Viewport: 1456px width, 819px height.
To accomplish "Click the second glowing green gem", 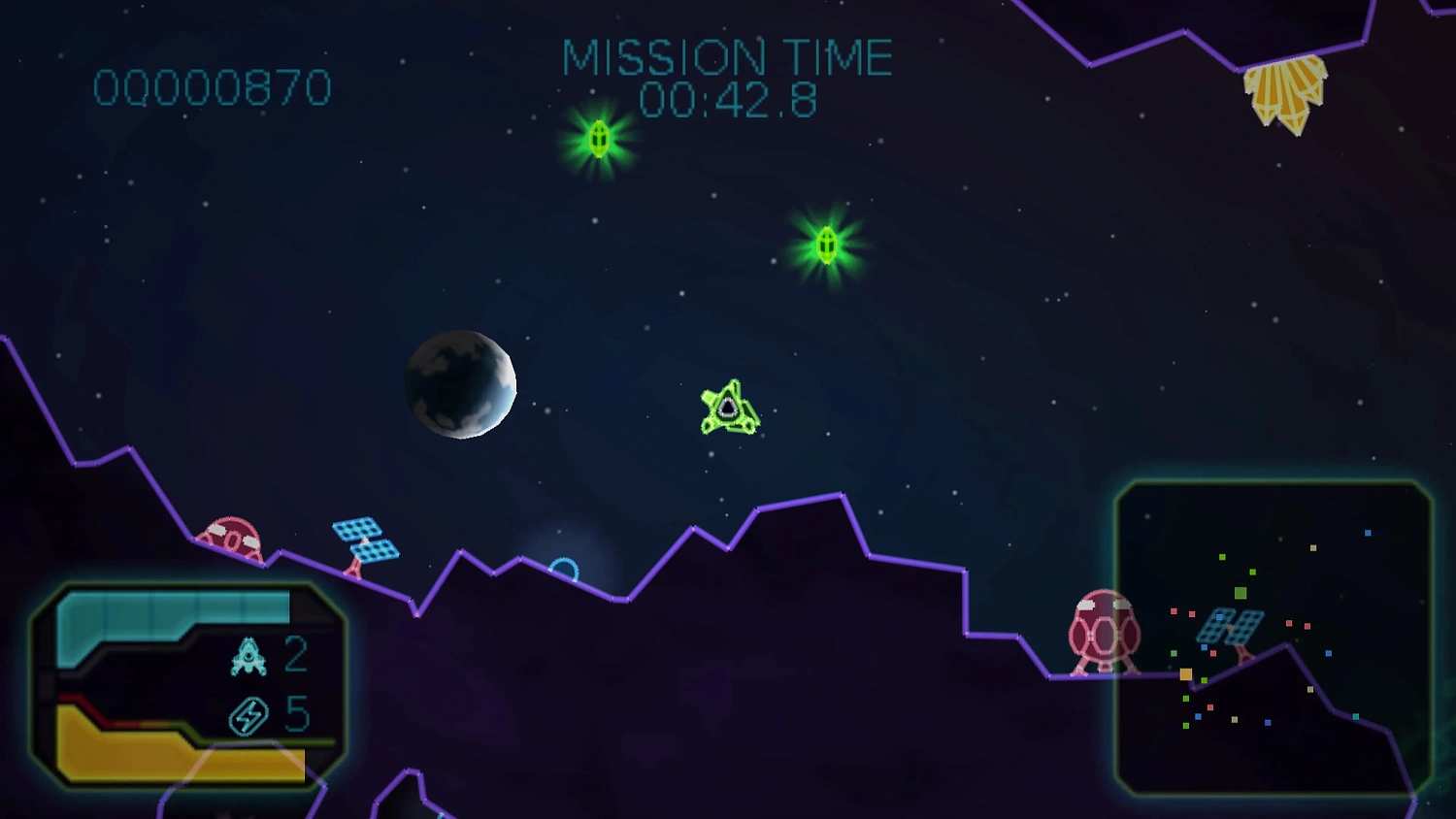I will click(826, 243).
